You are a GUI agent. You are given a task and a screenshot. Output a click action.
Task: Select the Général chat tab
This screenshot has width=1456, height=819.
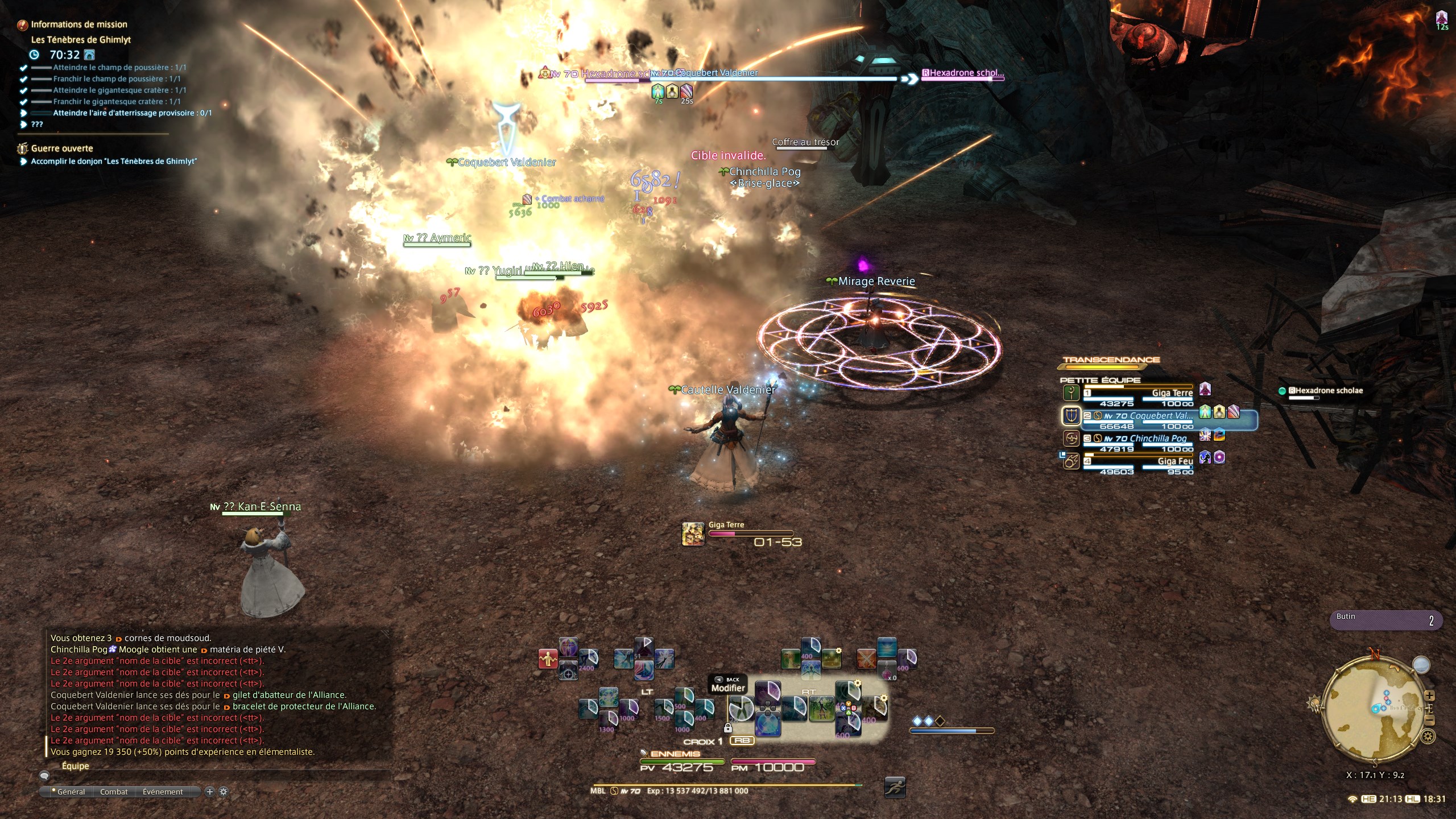click(70, 792)
